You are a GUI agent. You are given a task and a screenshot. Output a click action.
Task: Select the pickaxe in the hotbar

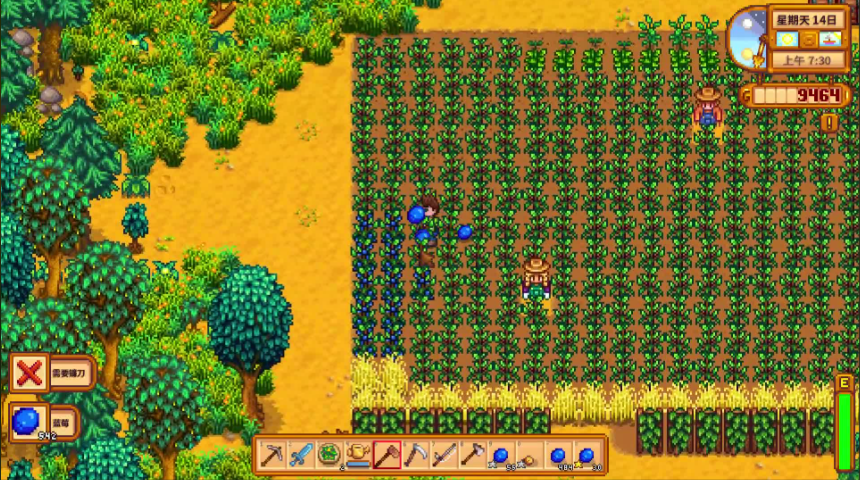[x=272, y=455]
